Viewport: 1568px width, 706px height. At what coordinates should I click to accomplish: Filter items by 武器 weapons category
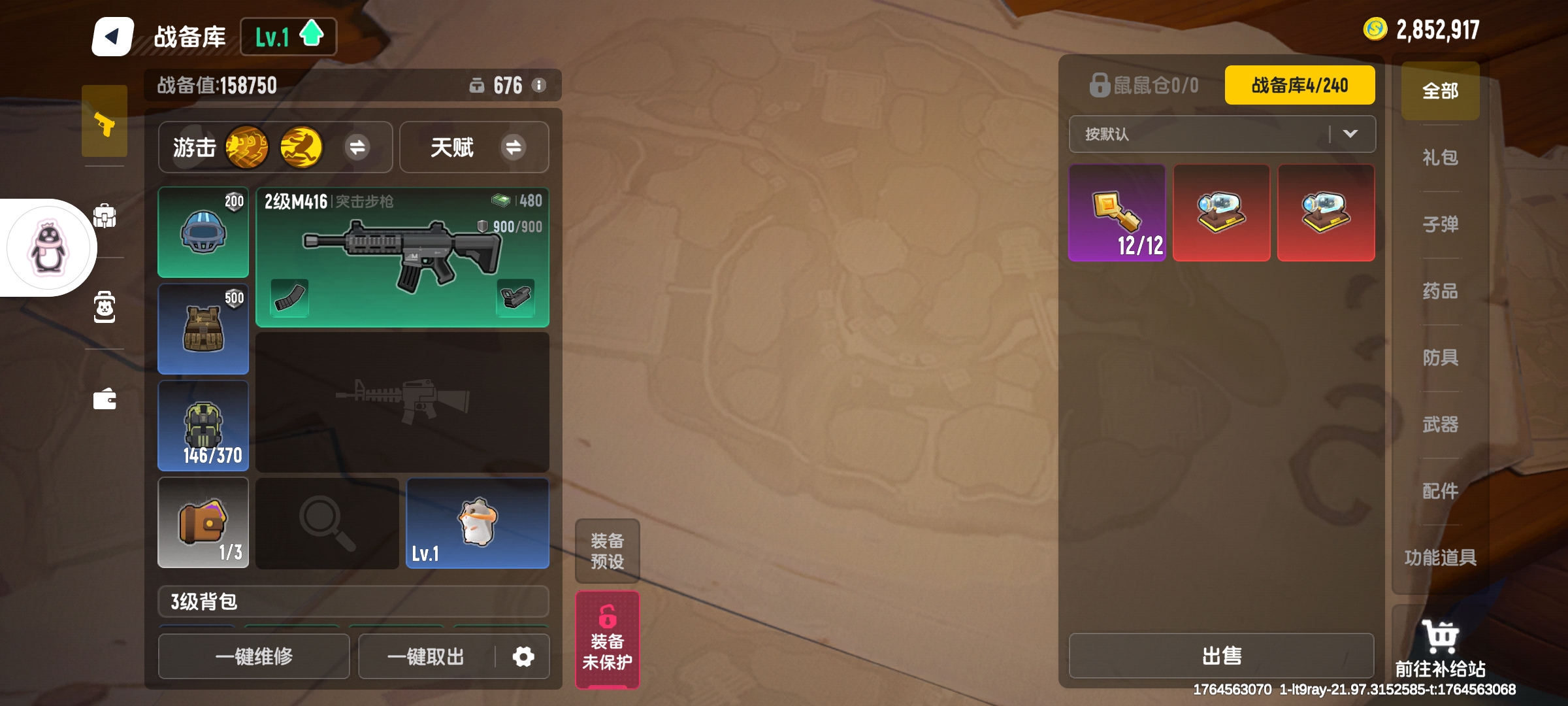pyautogui.click(x=1440, y=425)
